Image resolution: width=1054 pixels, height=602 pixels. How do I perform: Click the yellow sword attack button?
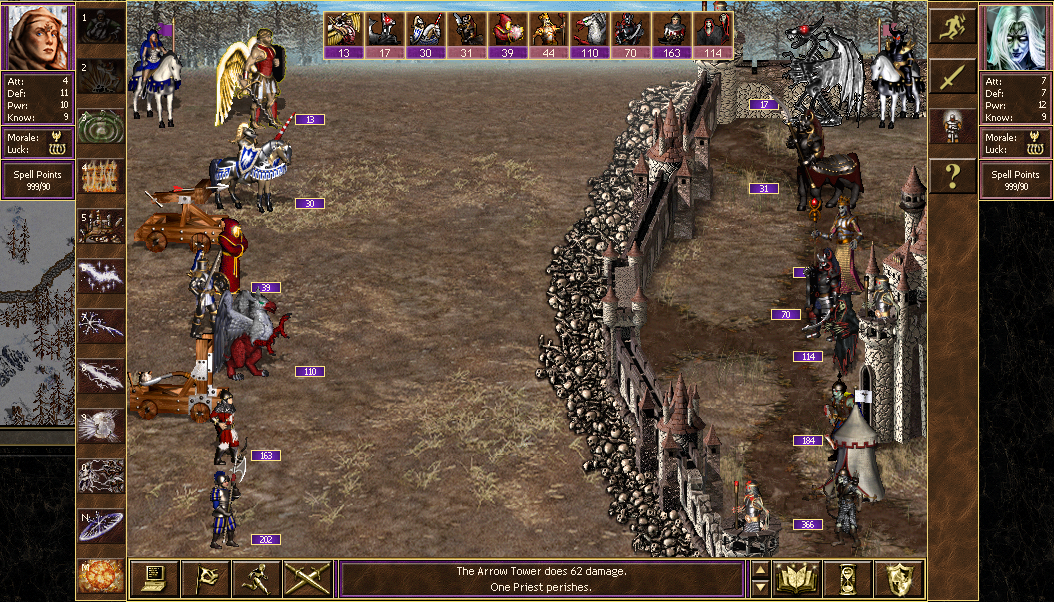[x=952, y=77]
